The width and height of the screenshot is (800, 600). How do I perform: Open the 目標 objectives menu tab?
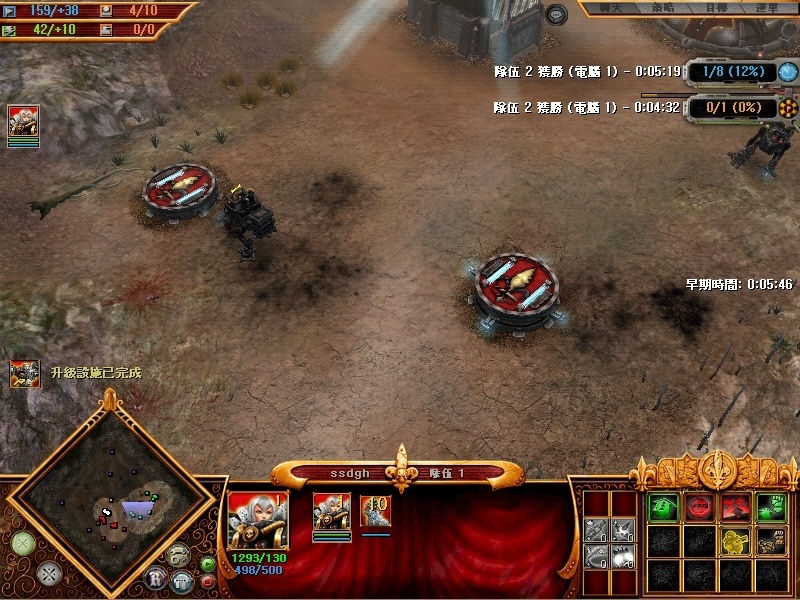(716, 8)
